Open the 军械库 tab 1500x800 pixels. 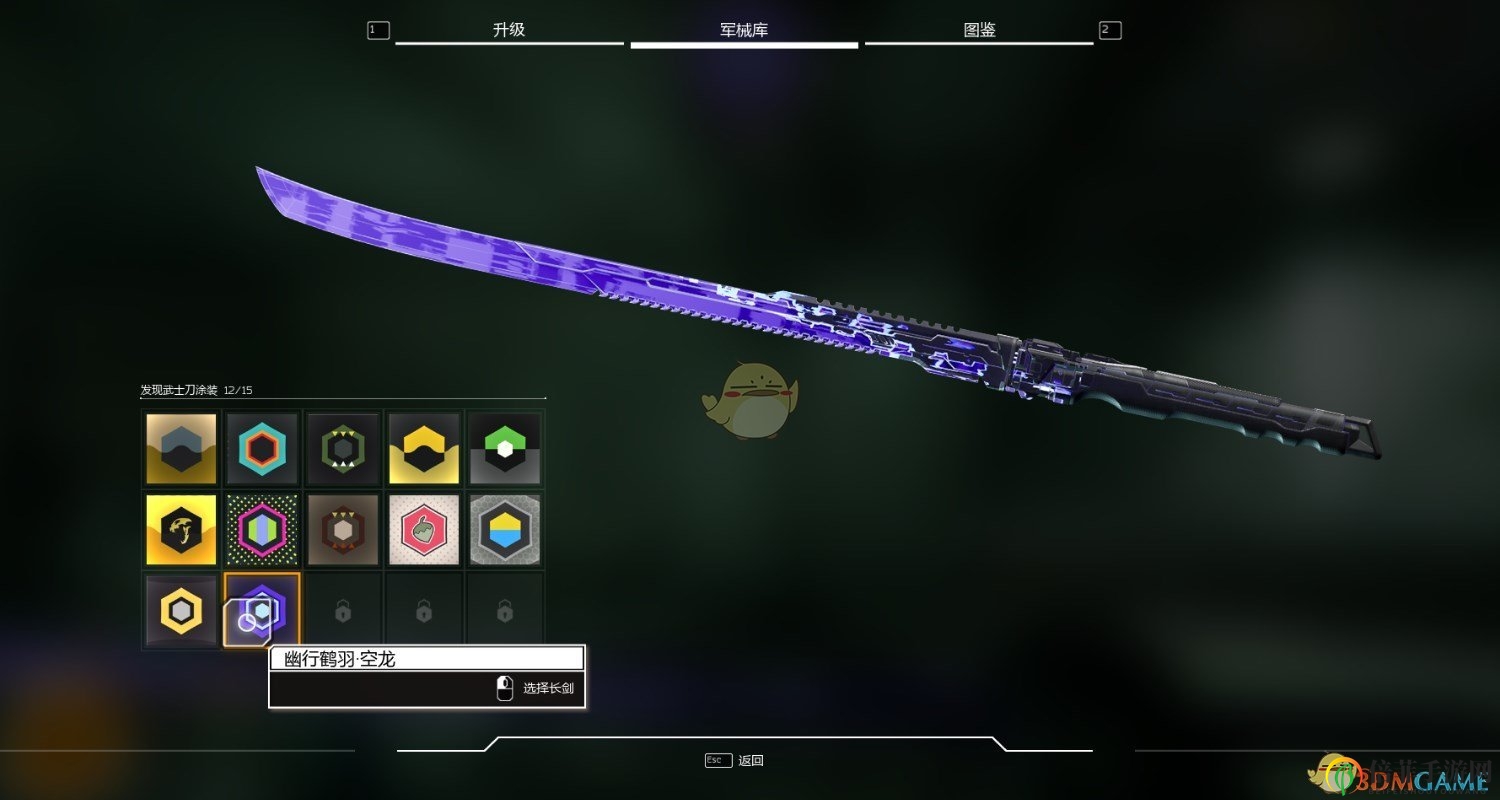[x=744, y=30]
